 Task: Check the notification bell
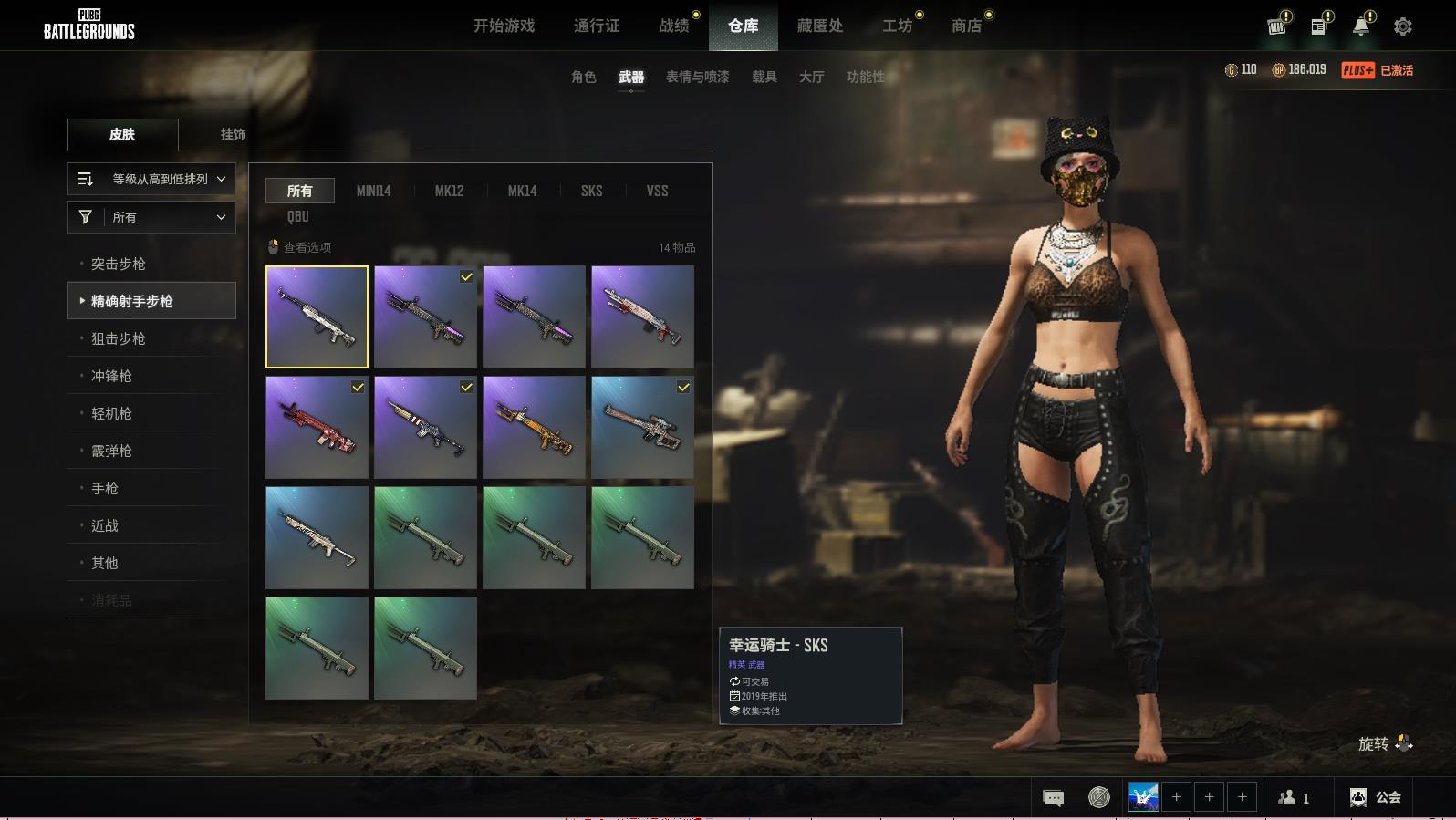point(1361,26)
